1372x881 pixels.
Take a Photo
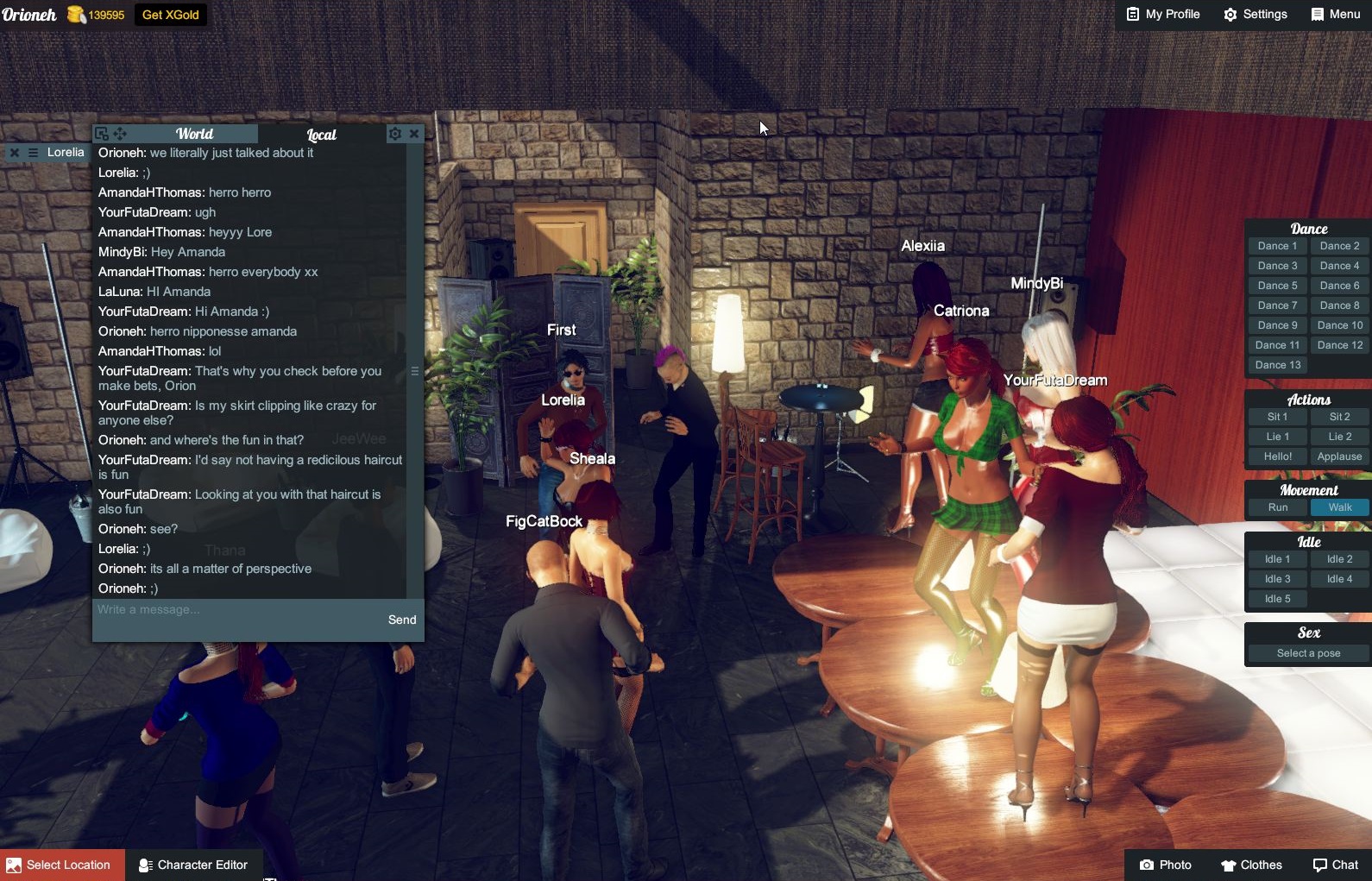[x=1166, y=865]
